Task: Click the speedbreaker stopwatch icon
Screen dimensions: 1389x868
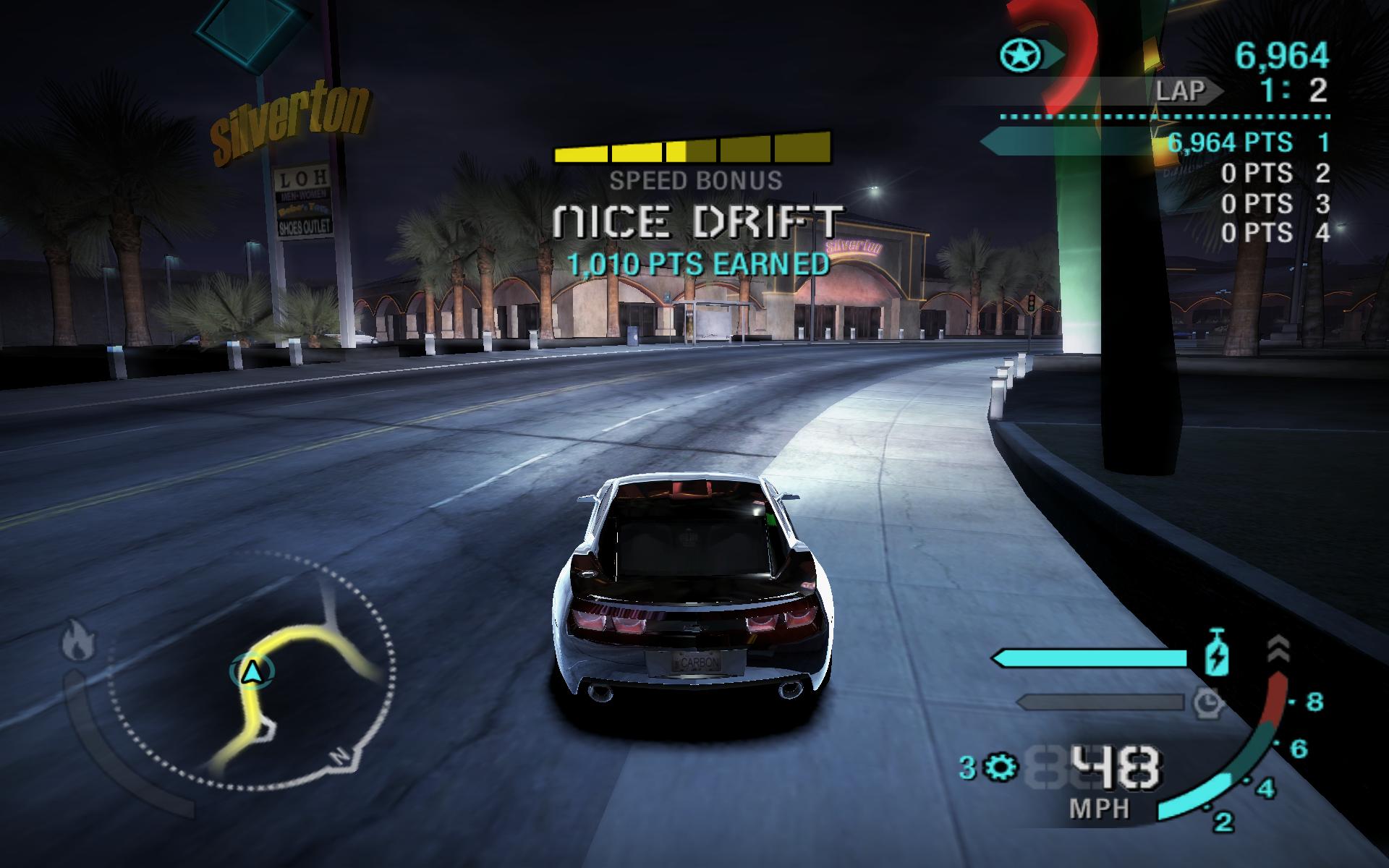Action: [1207, 702]
